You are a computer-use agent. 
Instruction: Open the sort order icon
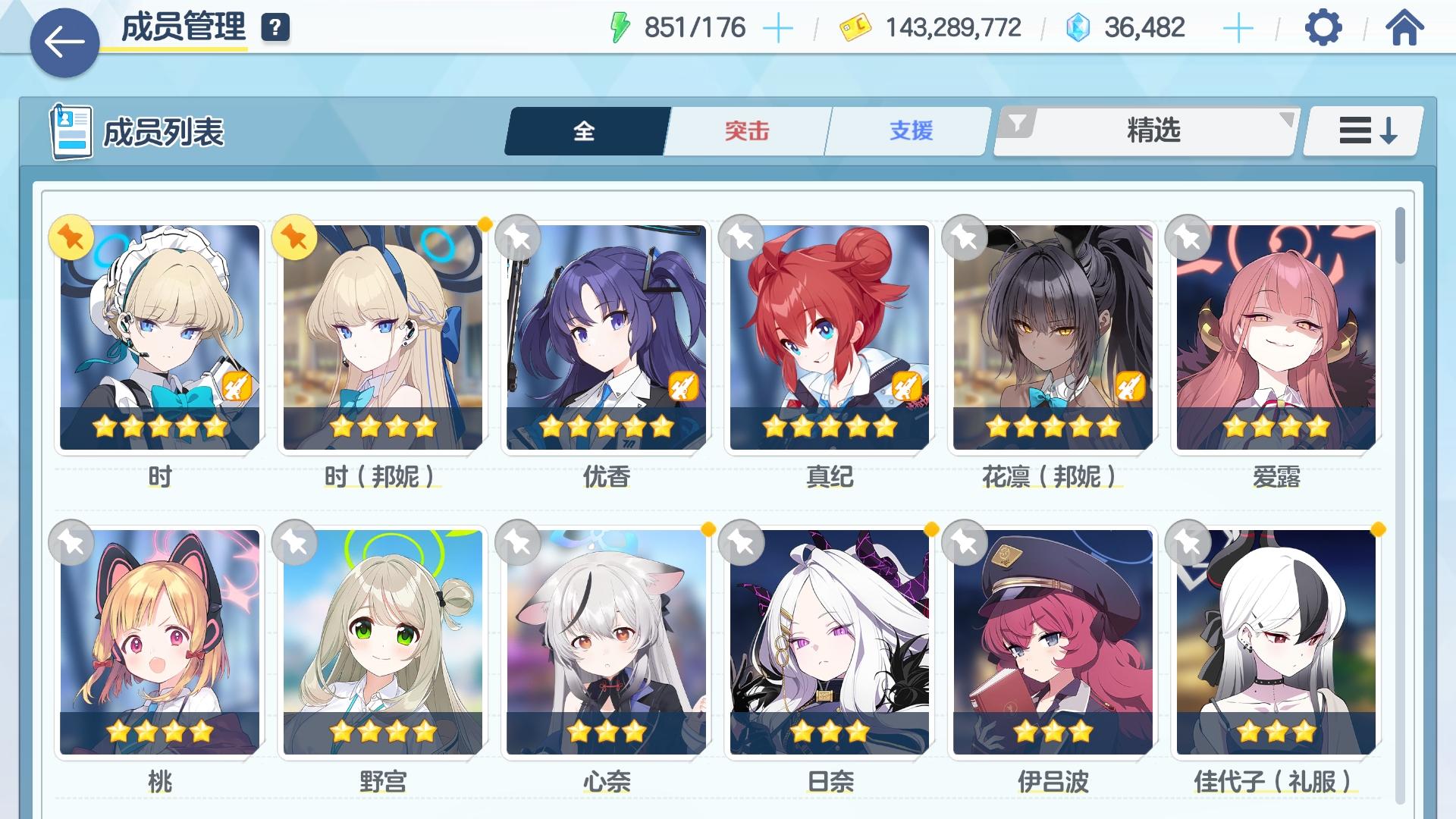(1361, 130)
